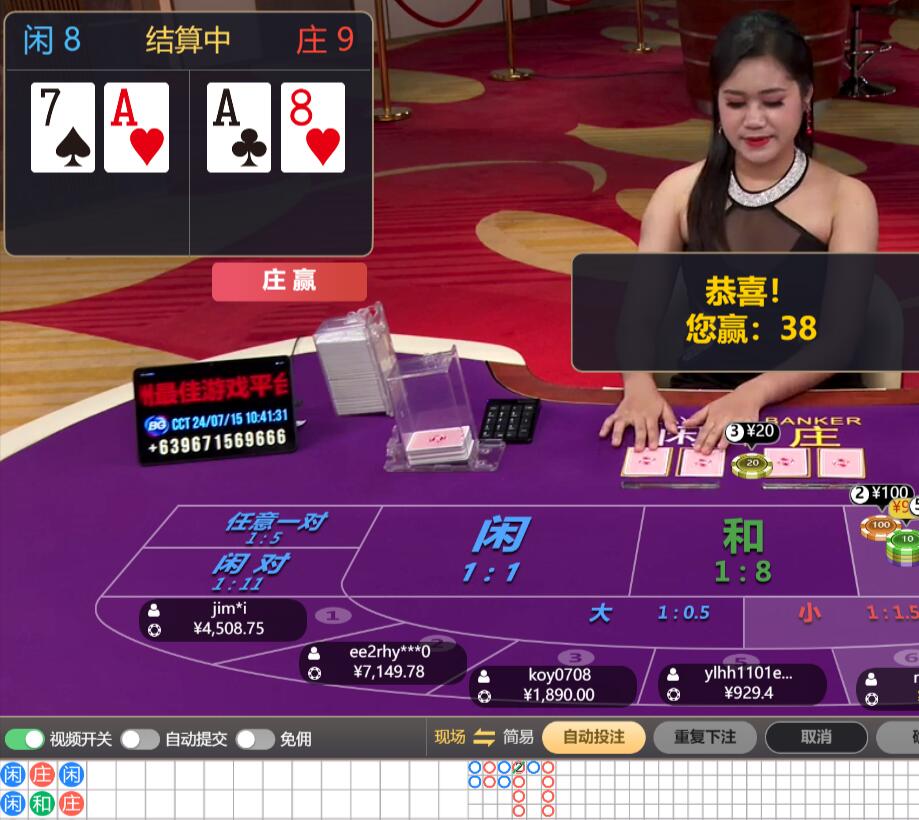Image resolution: width=919 pixels, height=820 pixels.
Task: Bet on 和 (Tie) 1:8
Action: point(742,552)
